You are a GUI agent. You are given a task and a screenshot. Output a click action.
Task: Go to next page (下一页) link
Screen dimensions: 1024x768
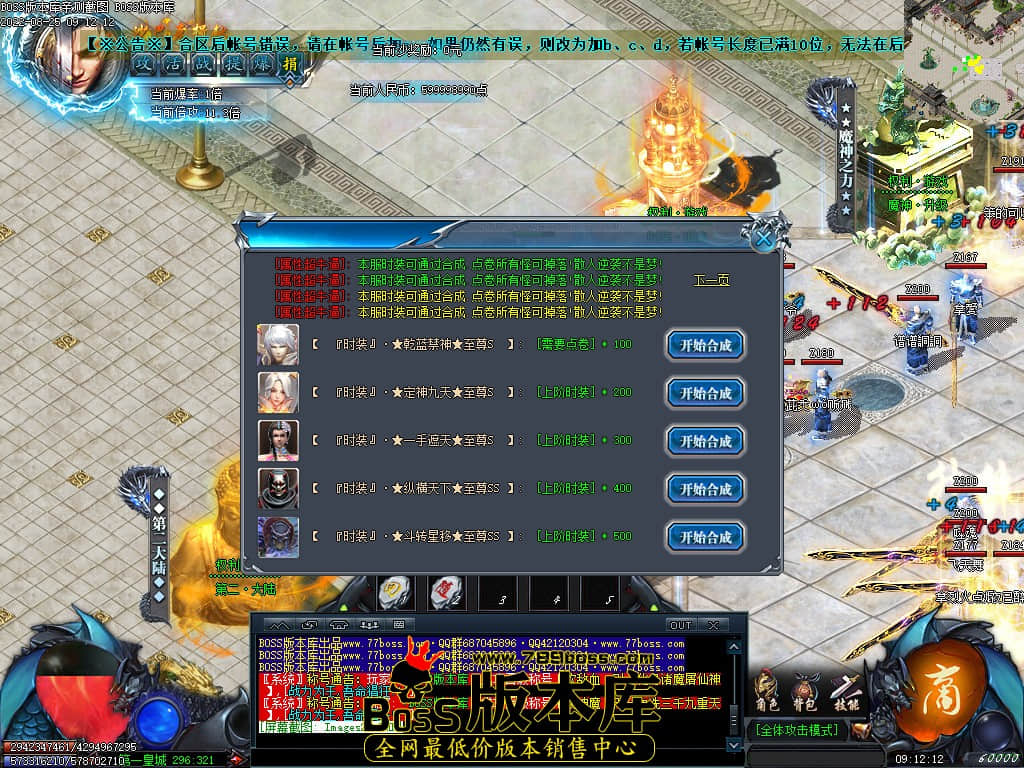point(712,280)
